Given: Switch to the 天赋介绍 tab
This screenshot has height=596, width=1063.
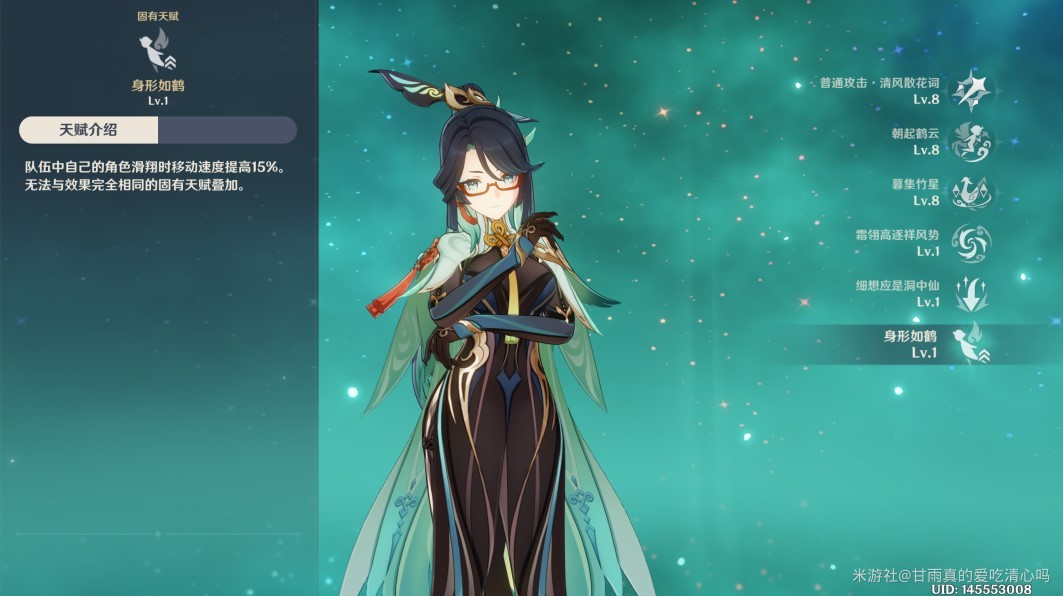Looking at the screenshot, I should click(x=88, y=129).
